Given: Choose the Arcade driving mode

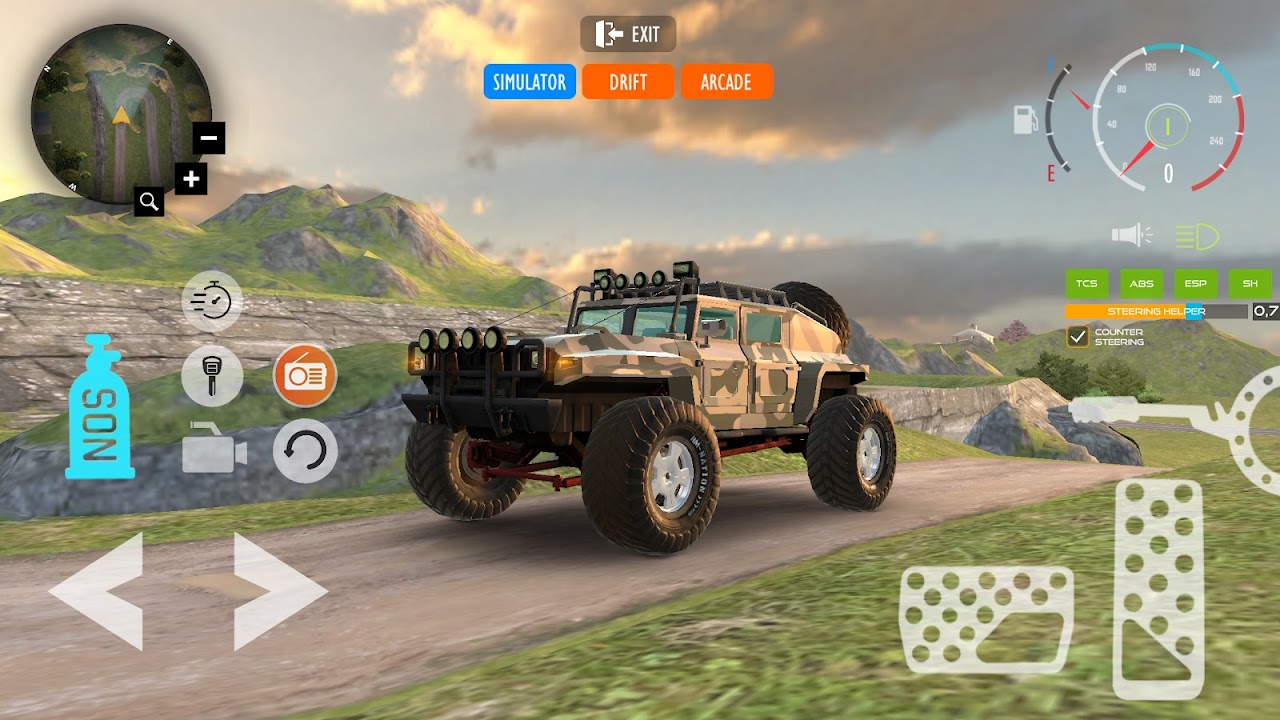Looking at the screenshot, I should coord(726,82).
